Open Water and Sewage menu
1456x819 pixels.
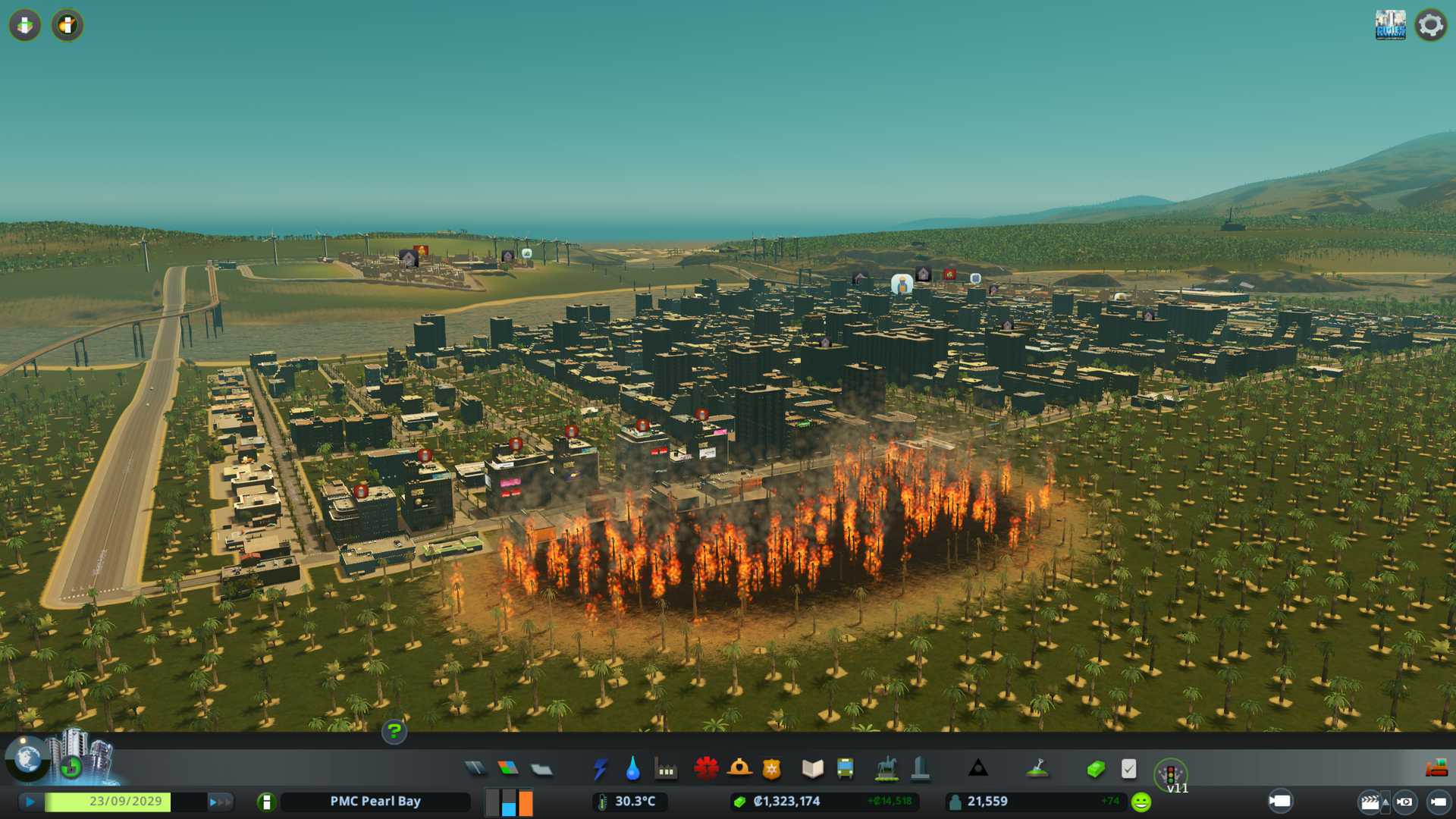tap(632, 769)
